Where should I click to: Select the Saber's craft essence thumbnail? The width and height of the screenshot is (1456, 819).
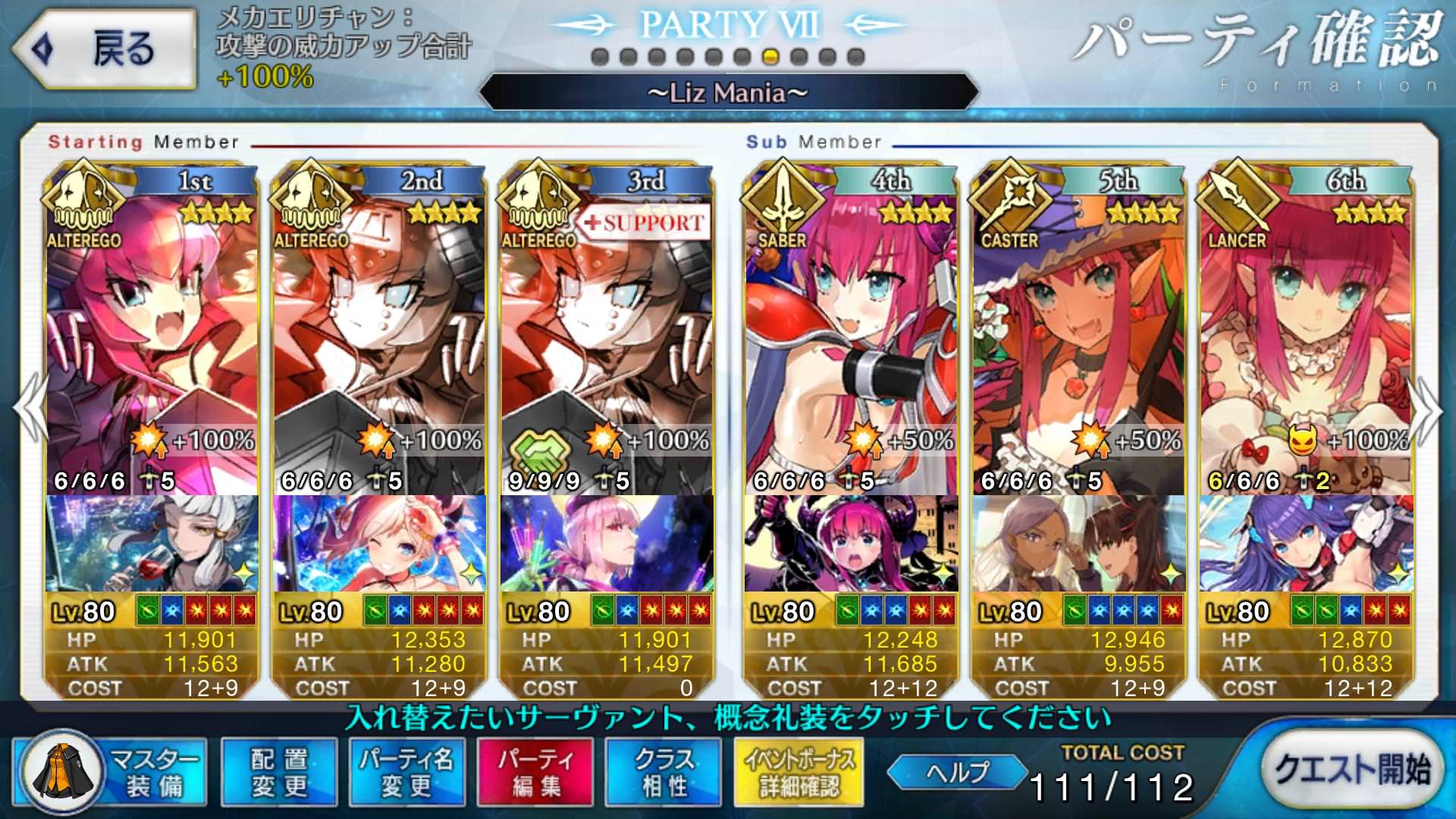coord(851,543)
